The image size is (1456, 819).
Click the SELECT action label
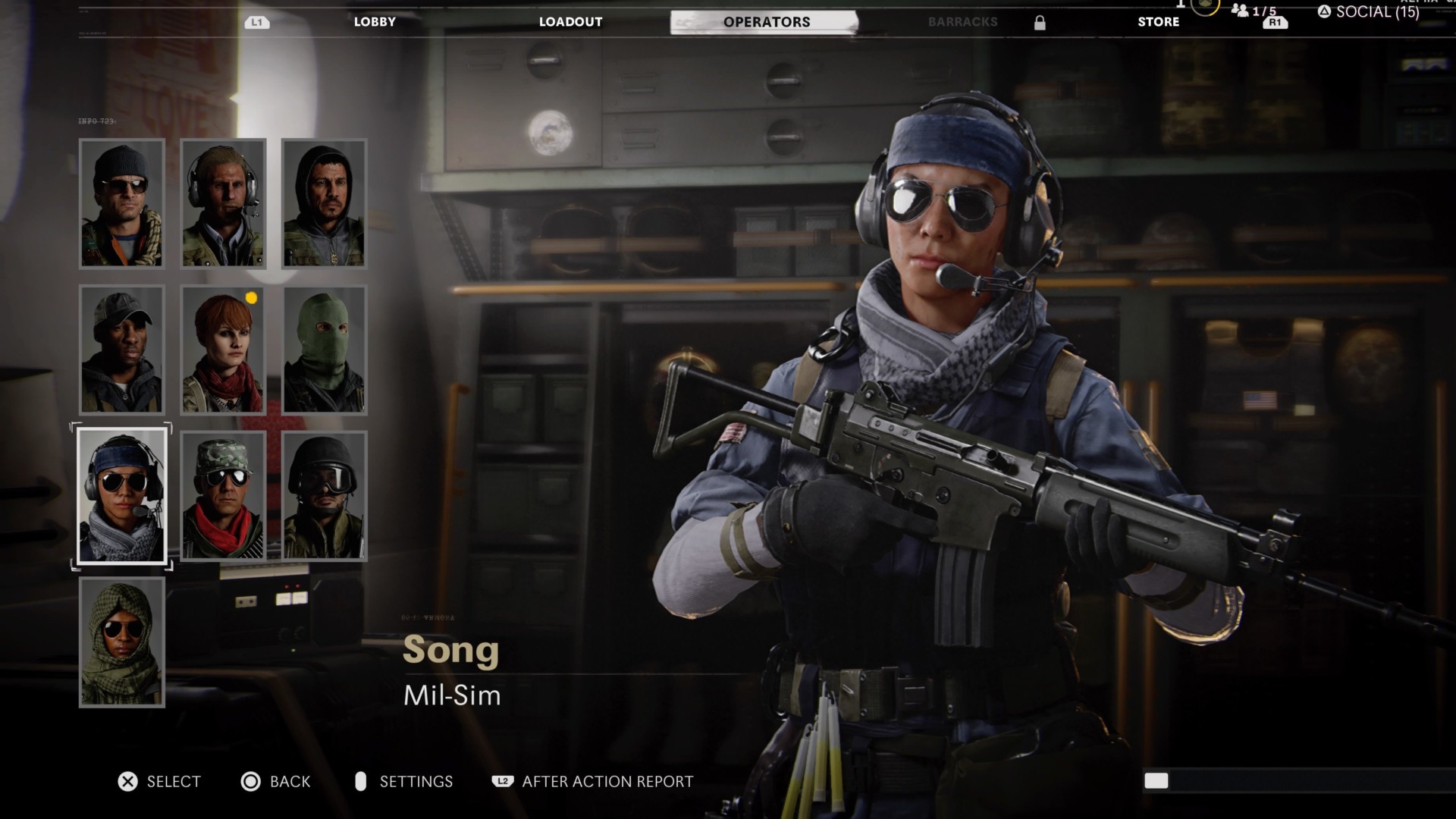click(173, 781)
